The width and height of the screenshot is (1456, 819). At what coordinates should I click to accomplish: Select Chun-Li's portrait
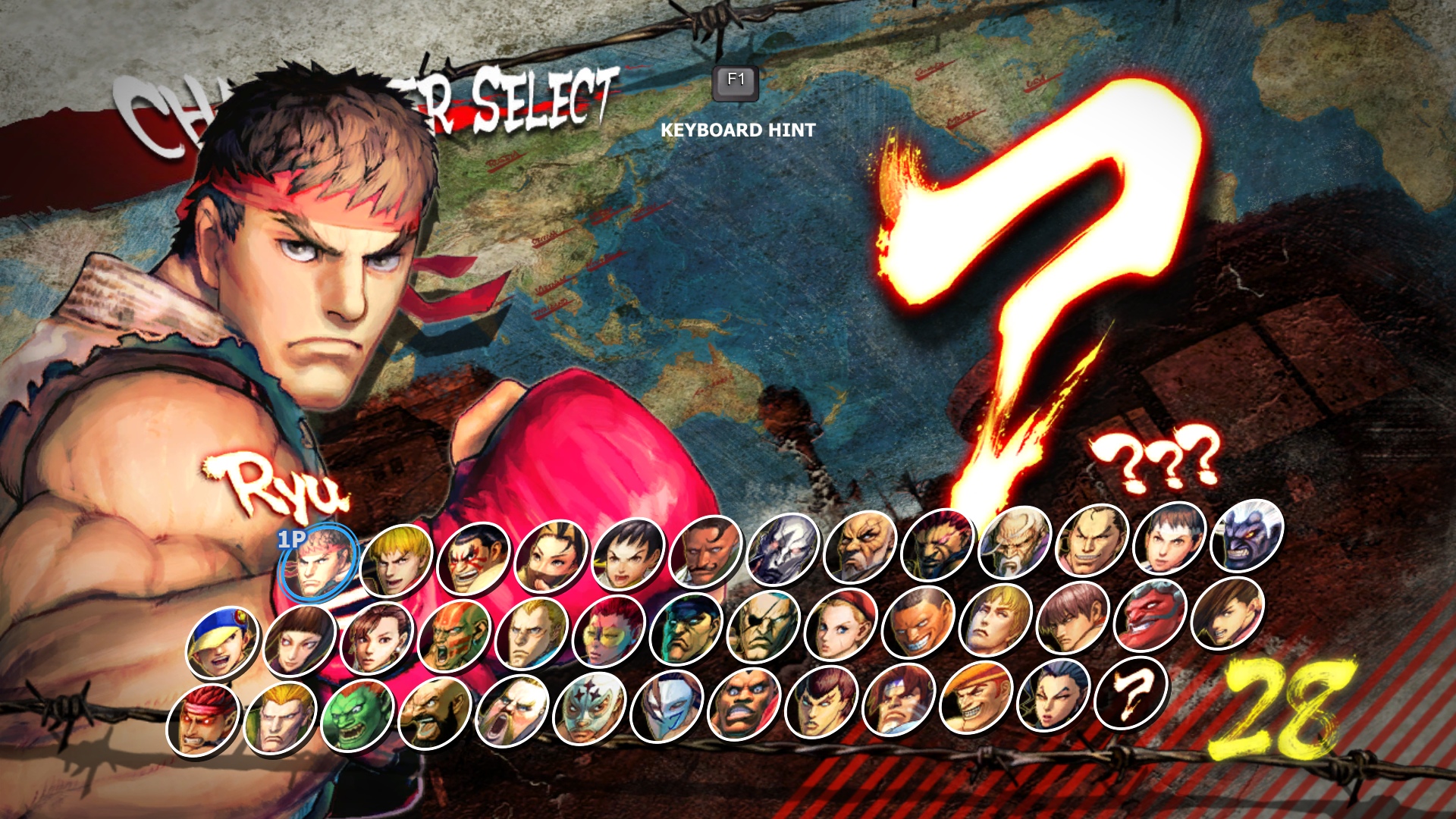tap(377, 639)
